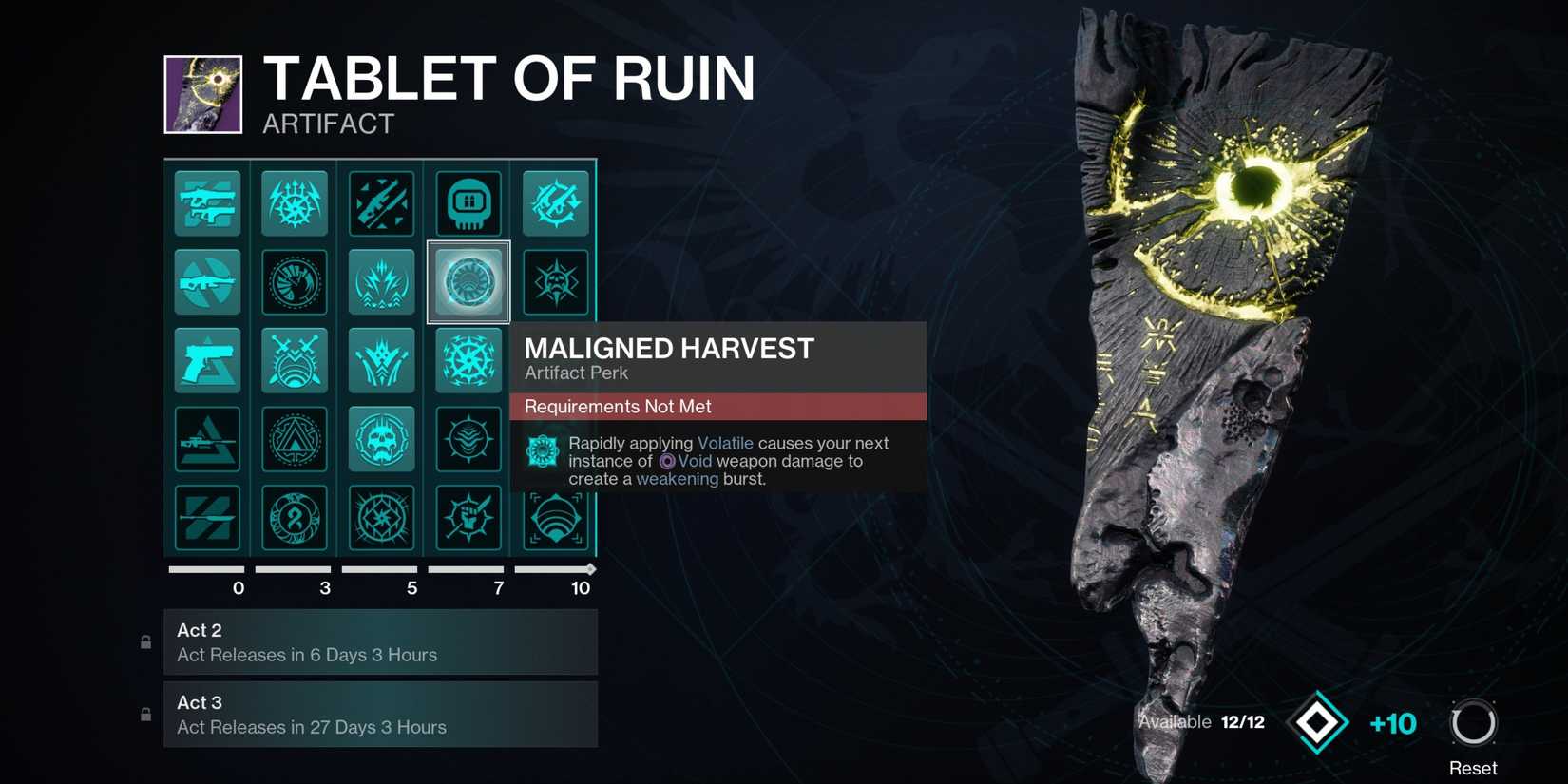The width and height of the screenshot is (1568, 784).
Task: Select the glaive weapon perk bottom-left
Action: [x=207, y=519]
